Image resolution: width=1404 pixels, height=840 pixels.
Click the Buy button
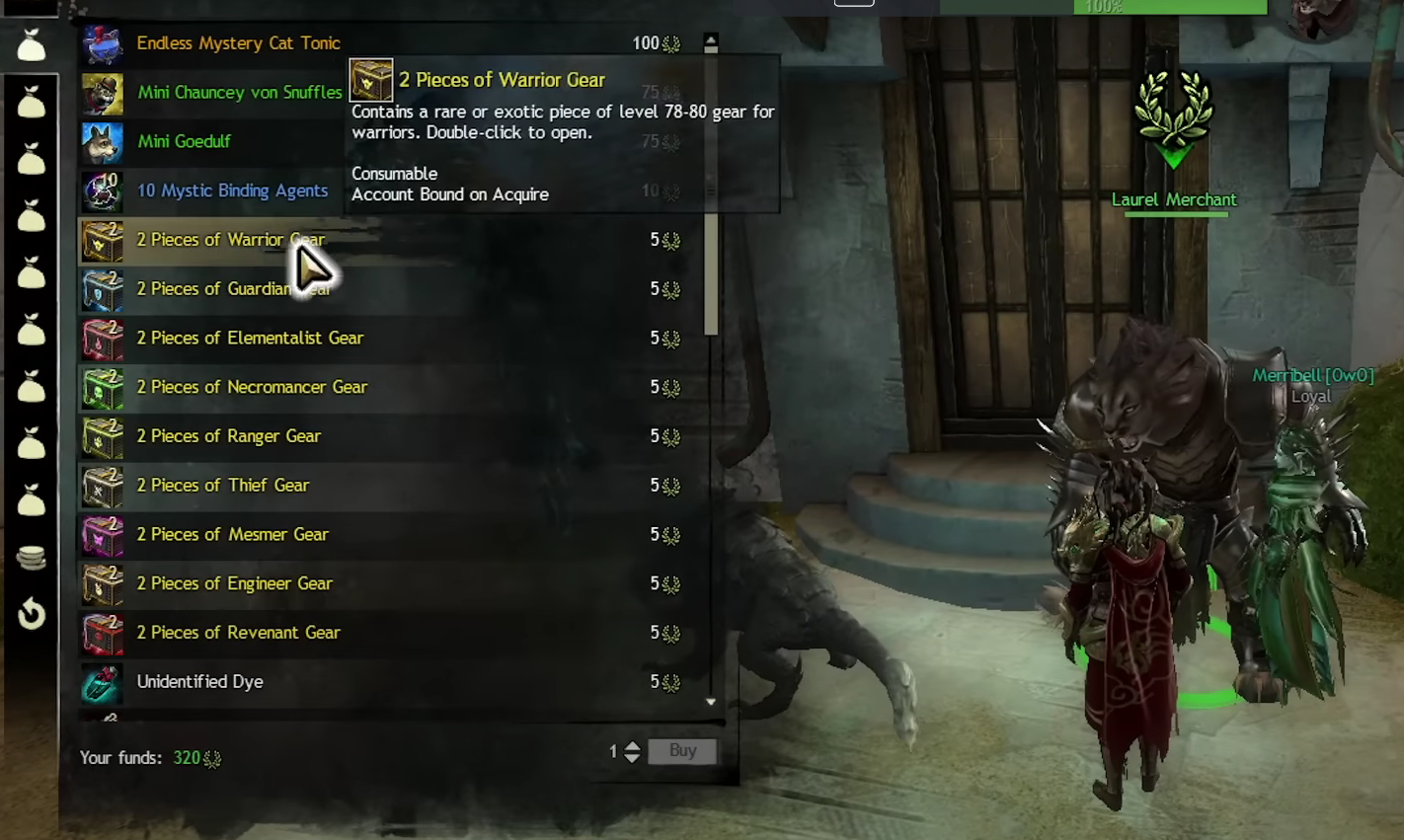682,751
